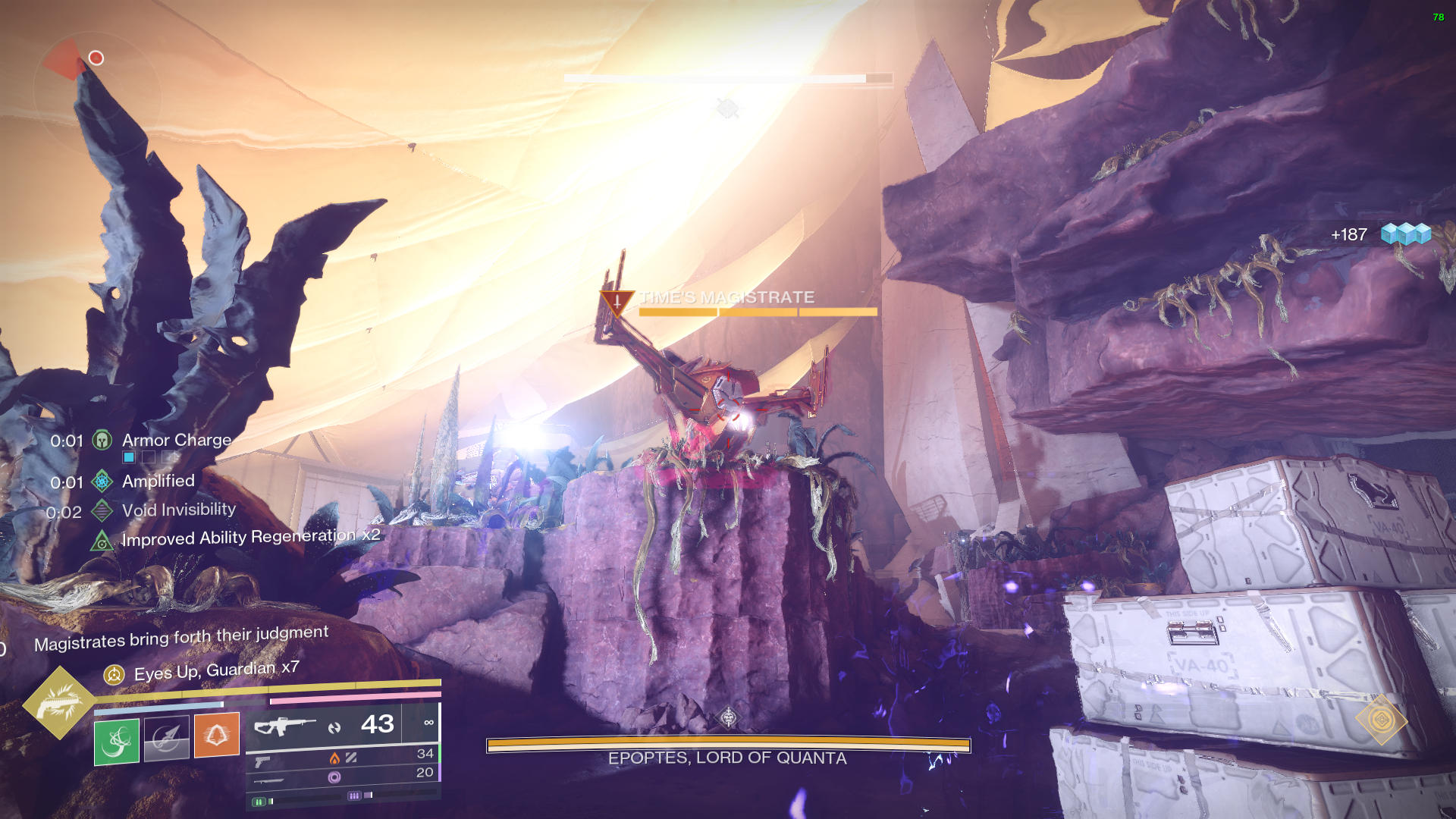Select the equipped auto rifle weapon
1456x819 pixels.
pos(284,726)
